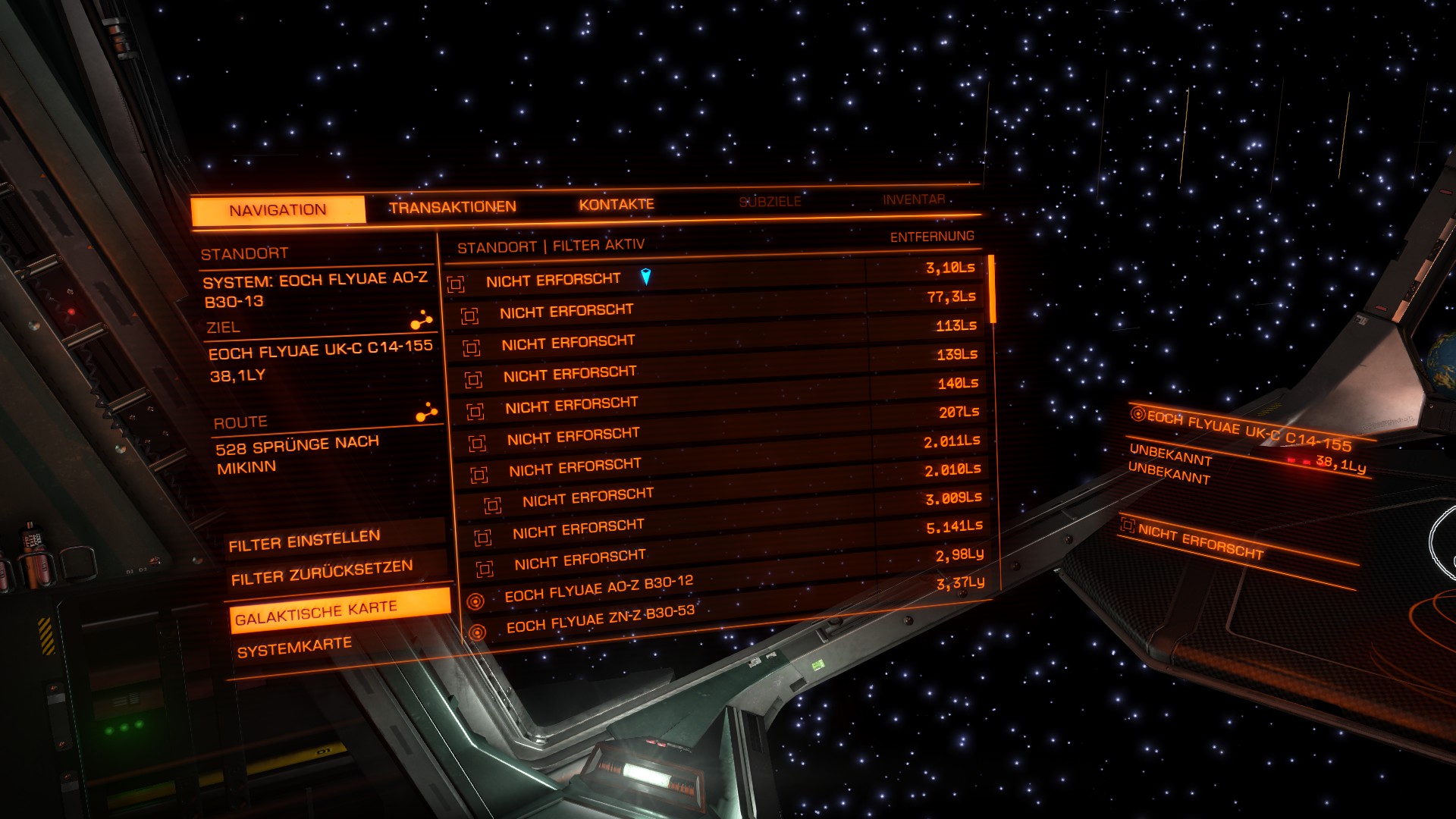Choose system Eoch Flyuae ZN-Z B30-53
Screen dimensions: 1456x819
tap(600, 619)
